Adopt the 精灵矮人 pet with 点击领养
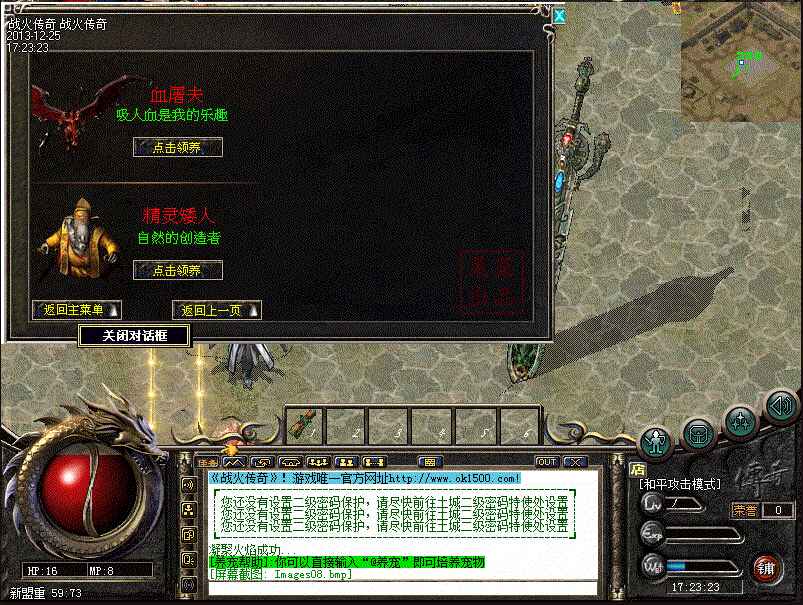Image resolution: width=803 pixels, height=605 pixels. coord(177,270)
